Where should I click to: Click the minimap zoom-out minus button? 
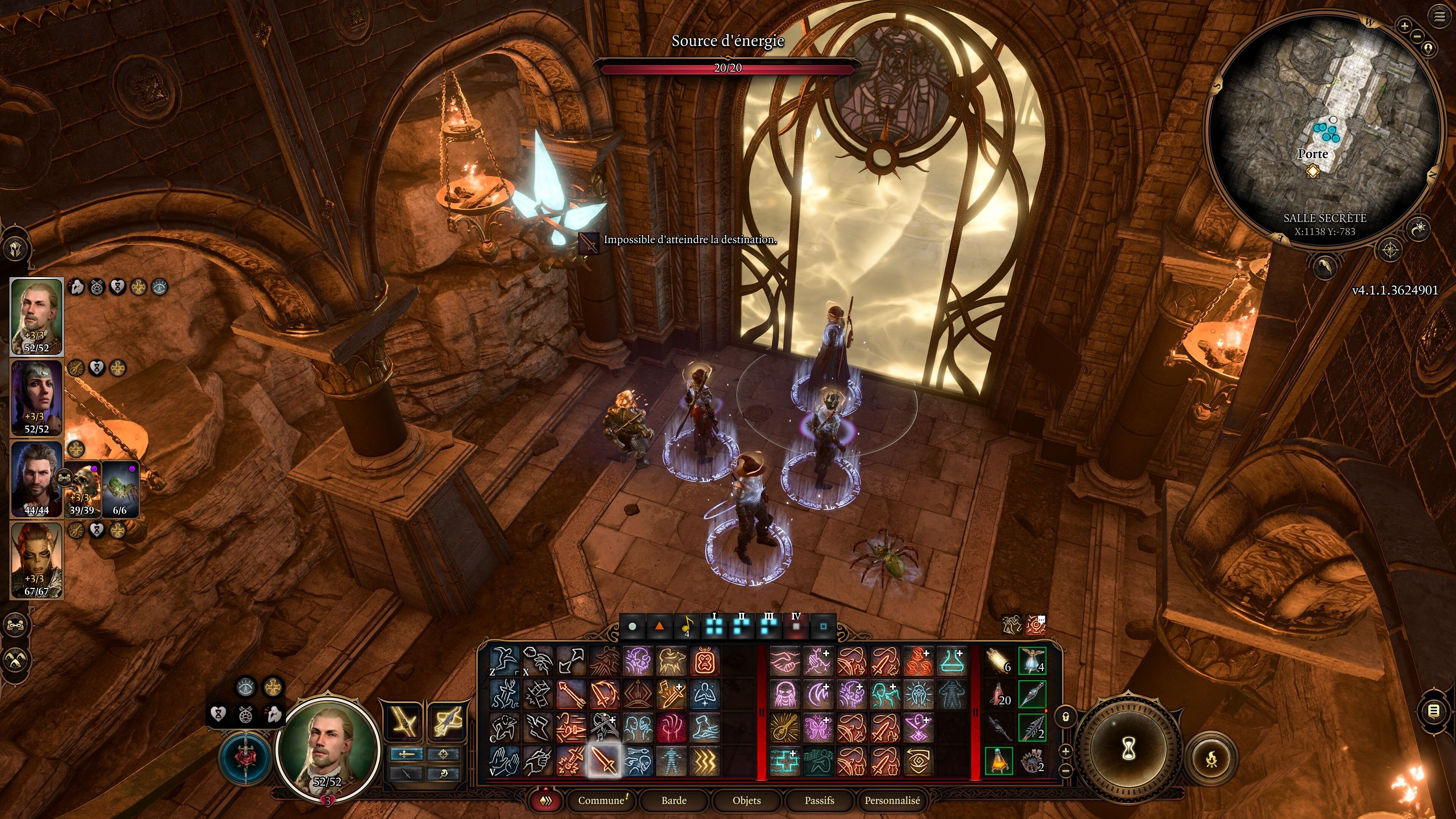(1418, 36)
